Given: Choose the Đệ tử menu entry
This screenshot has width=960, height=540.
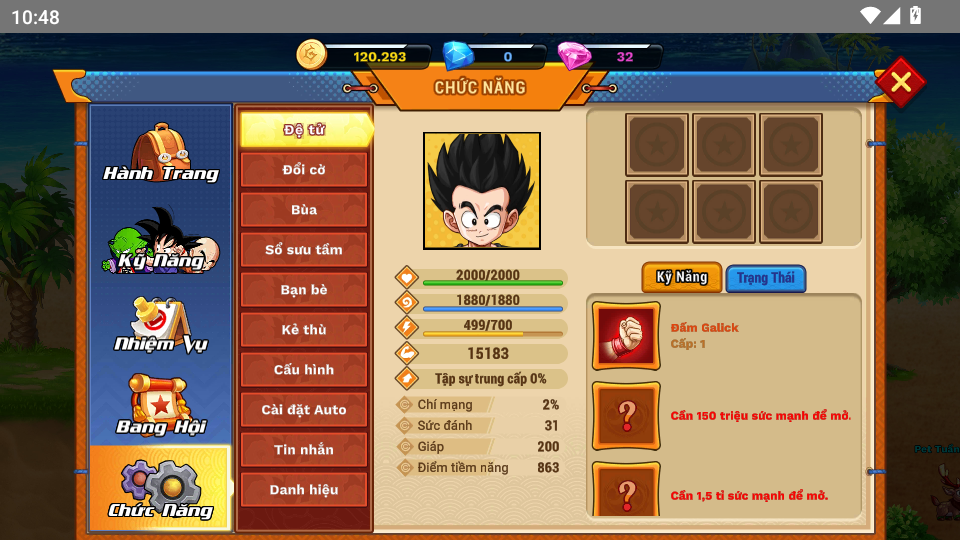Looking at the screenshot, I should click(x=304, y=130).
